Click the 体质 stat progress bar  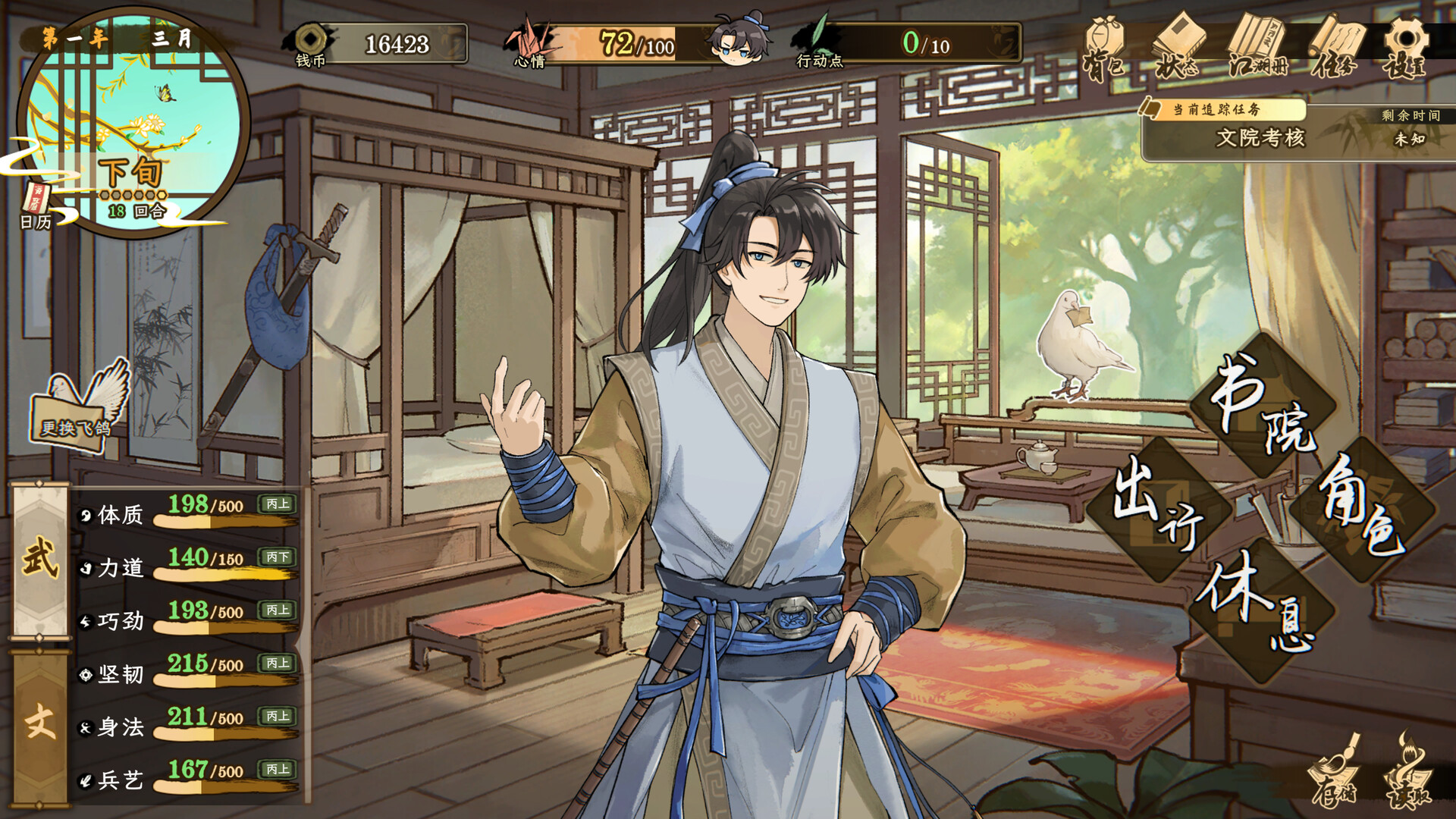[209, 520]
